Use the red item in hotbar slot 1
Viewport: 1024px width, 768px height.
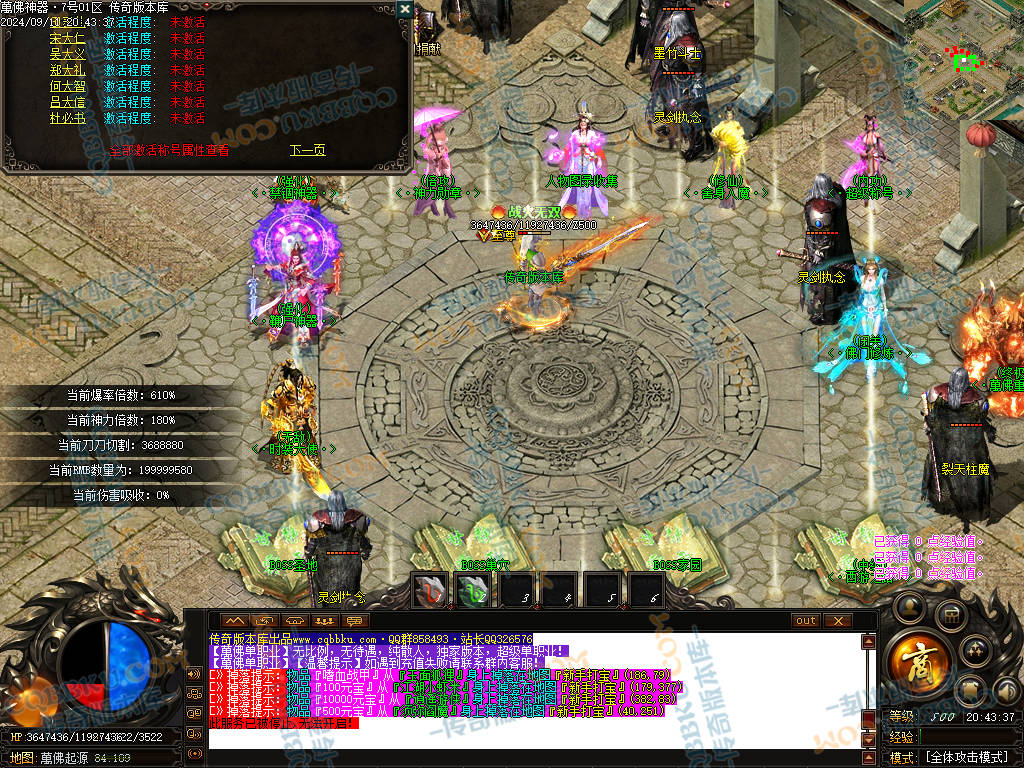(x=431, y=592)
